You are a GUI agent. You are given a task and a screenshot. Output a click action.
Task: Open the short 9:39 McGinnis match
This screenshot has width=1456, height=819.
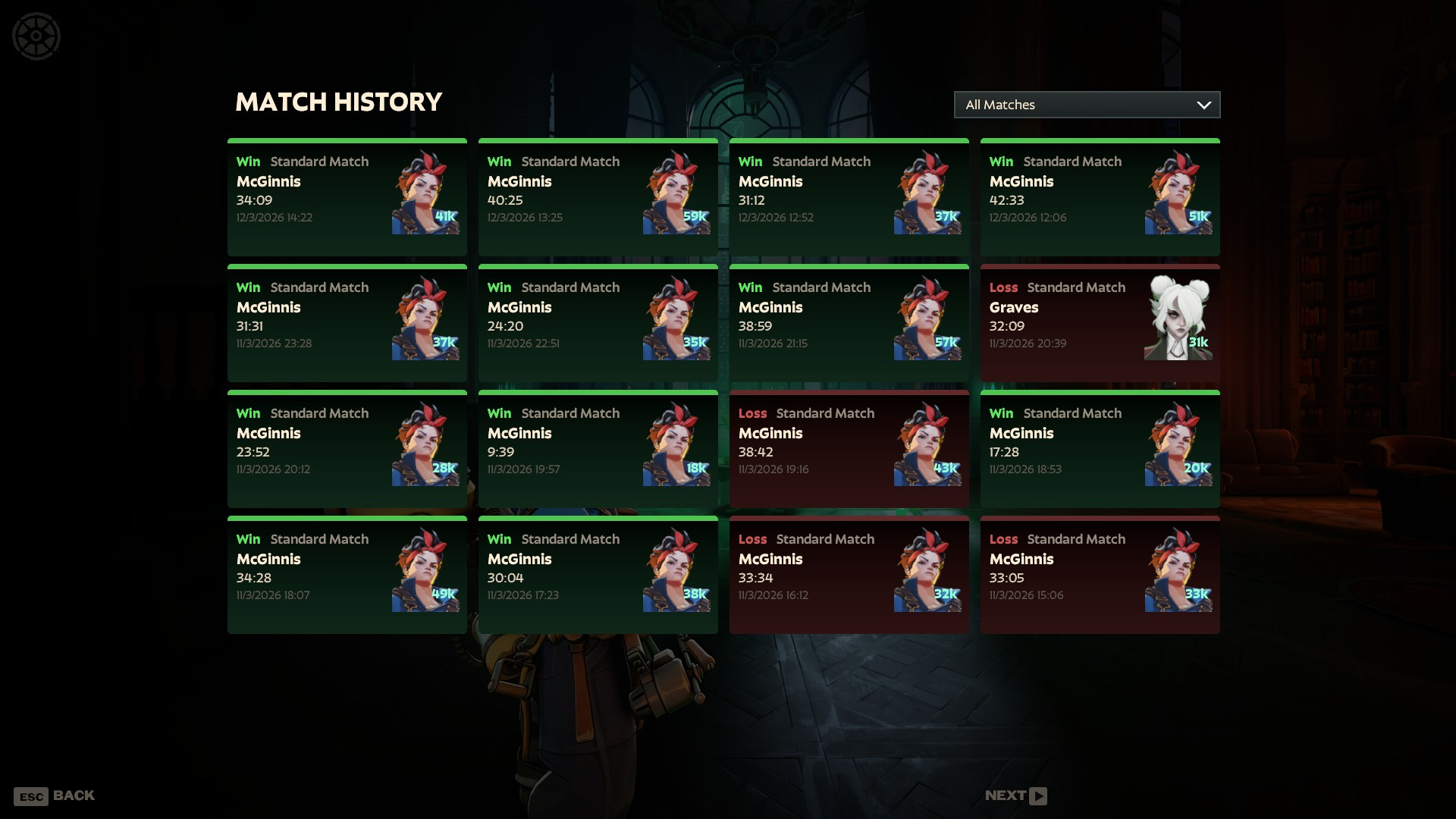point(598,449)
